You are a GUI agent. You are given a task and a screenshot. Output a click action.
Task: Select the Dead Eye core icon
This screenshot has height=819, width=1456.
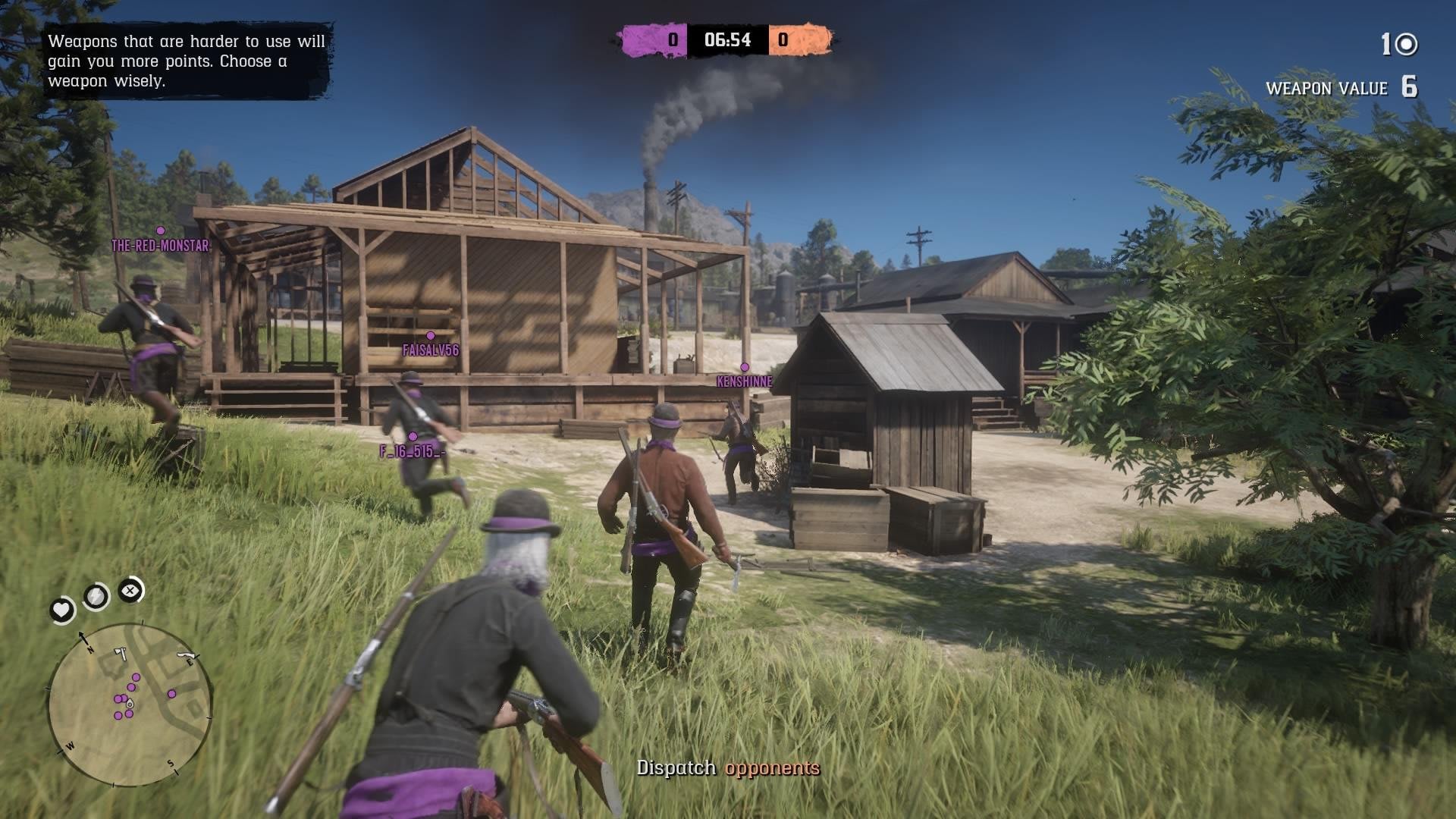(130, 590)
